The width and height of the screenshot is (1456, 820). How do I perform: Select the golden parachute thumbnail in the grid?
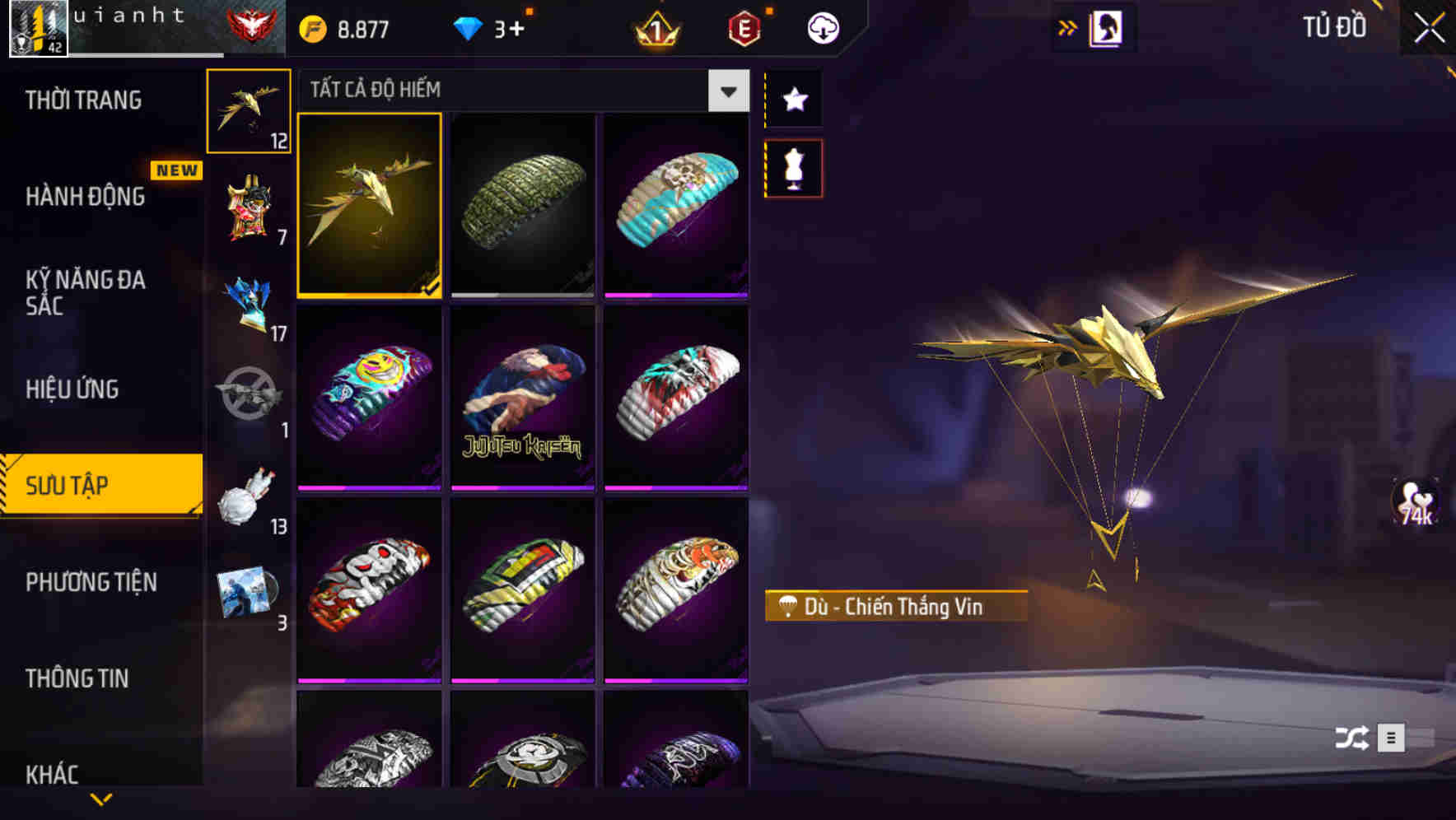click(369, 207)
